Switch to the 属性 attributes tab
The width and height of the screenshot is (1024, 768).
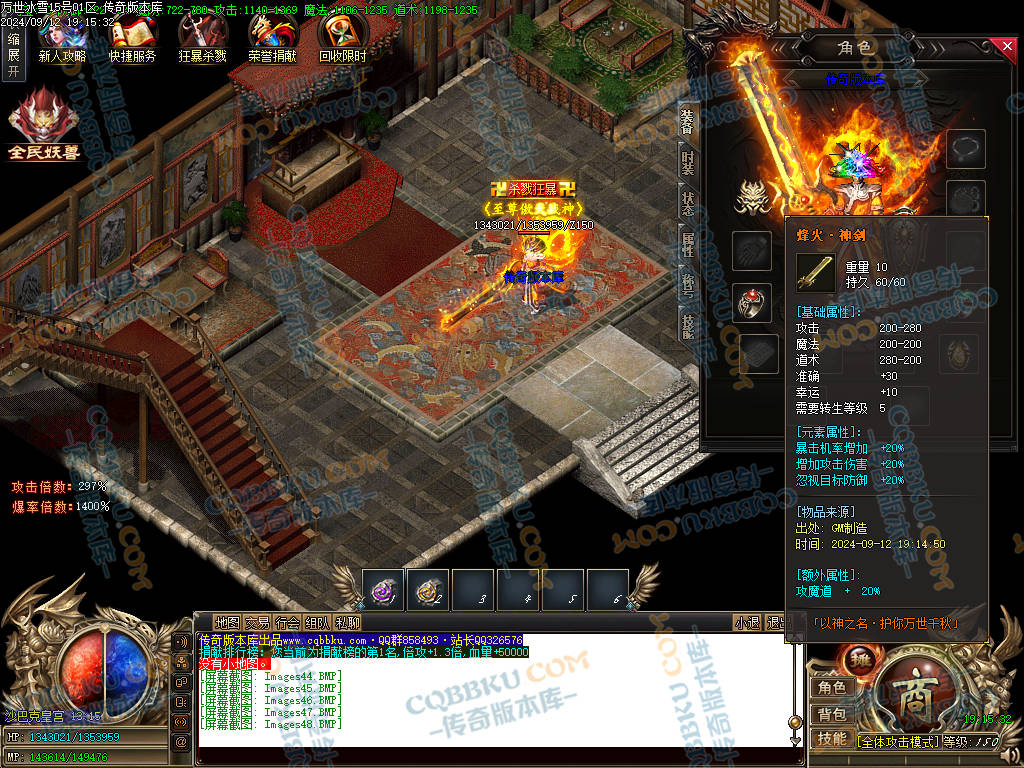[x=688, y=245]
